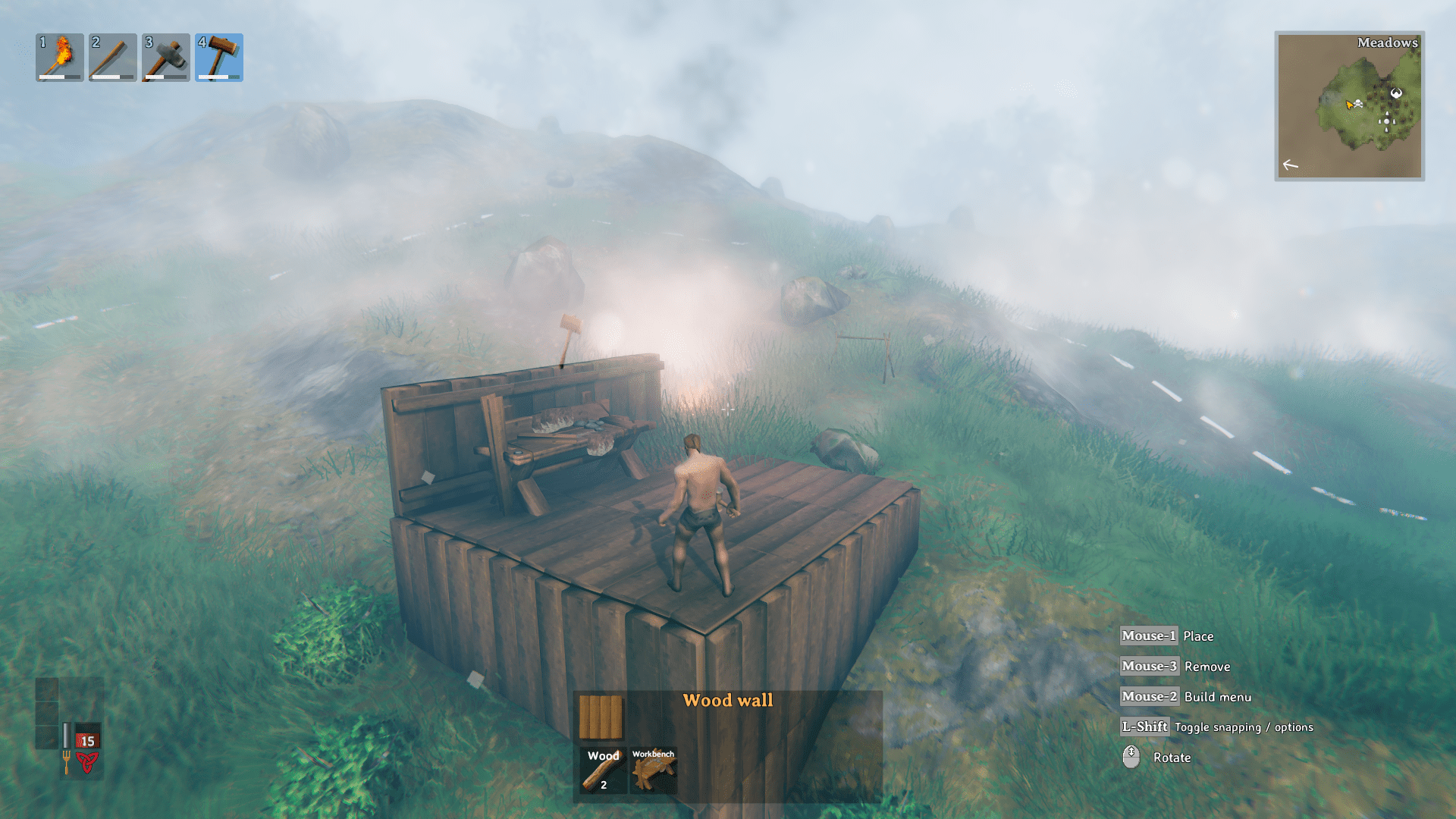Viewport: 1456px width, 819px height.
Task: Click the Workbench requirement icon
Action: click(654, 769)
